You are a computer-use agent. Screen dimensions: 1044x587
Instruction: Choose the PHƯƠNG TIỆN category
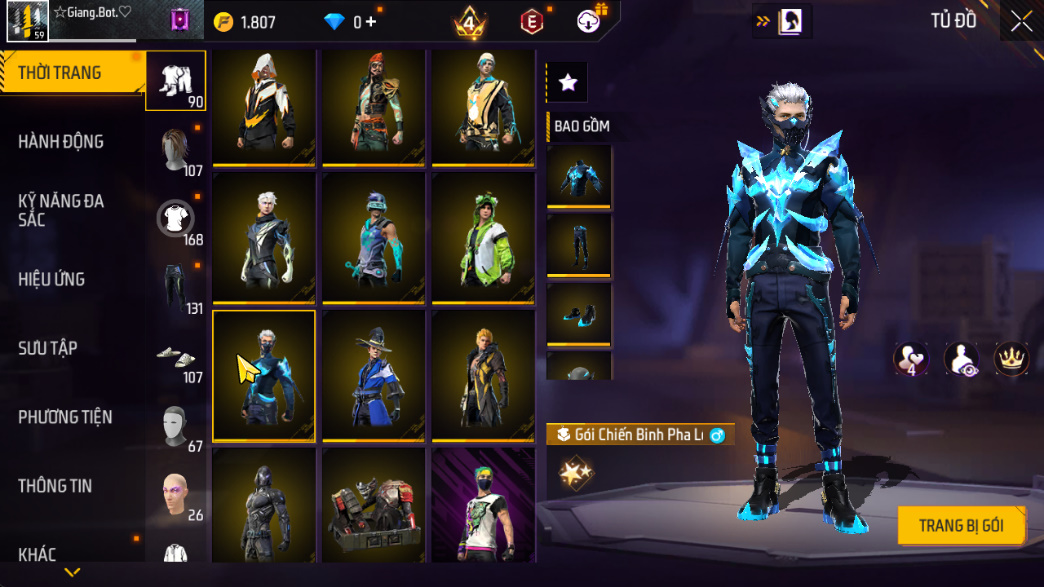click(65, 417)
